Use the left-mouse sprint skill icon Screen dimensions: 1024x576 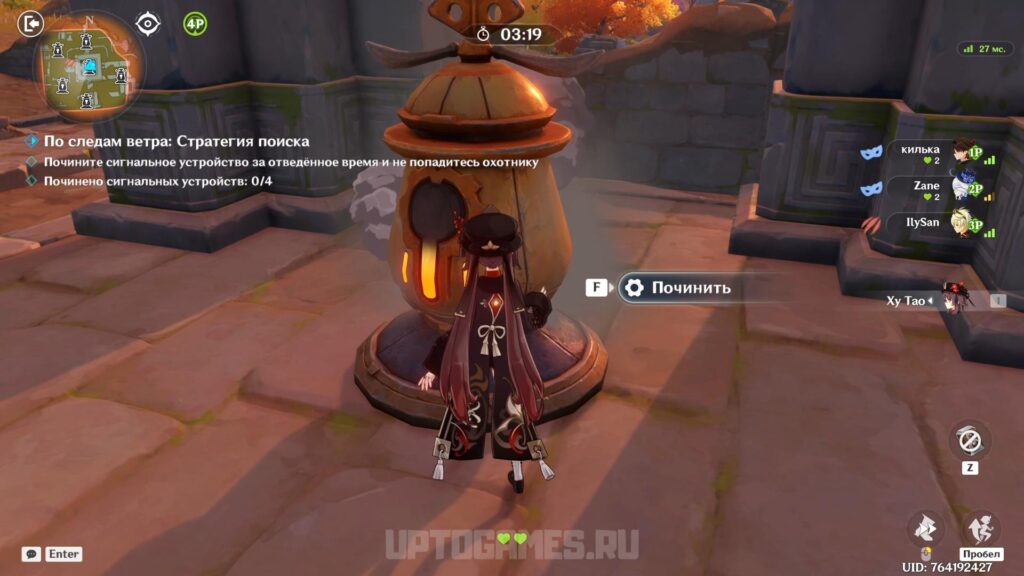pyautogui.click(x=926, y=527)
